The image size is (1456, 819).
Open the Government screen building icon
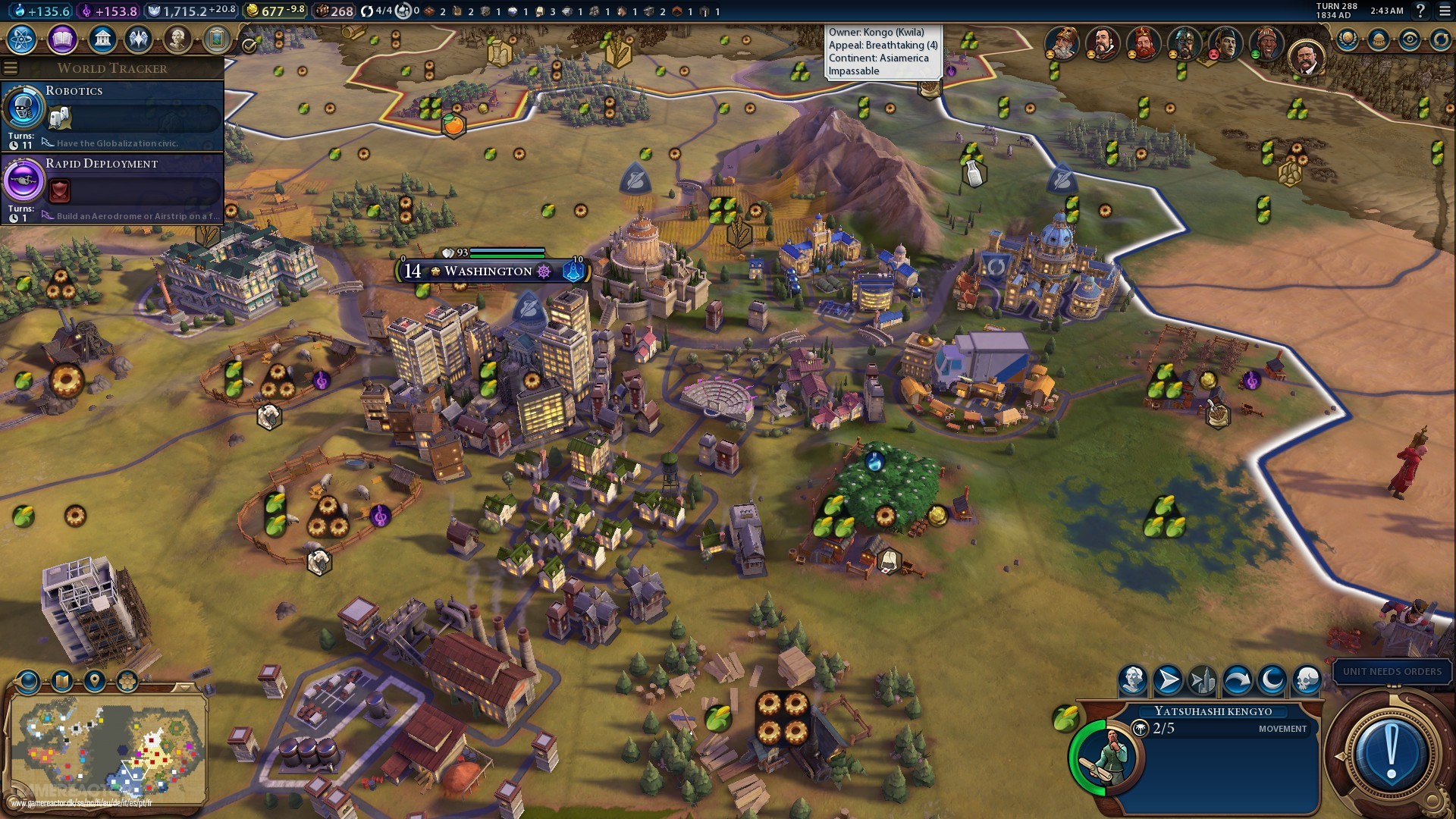[101, 40]
